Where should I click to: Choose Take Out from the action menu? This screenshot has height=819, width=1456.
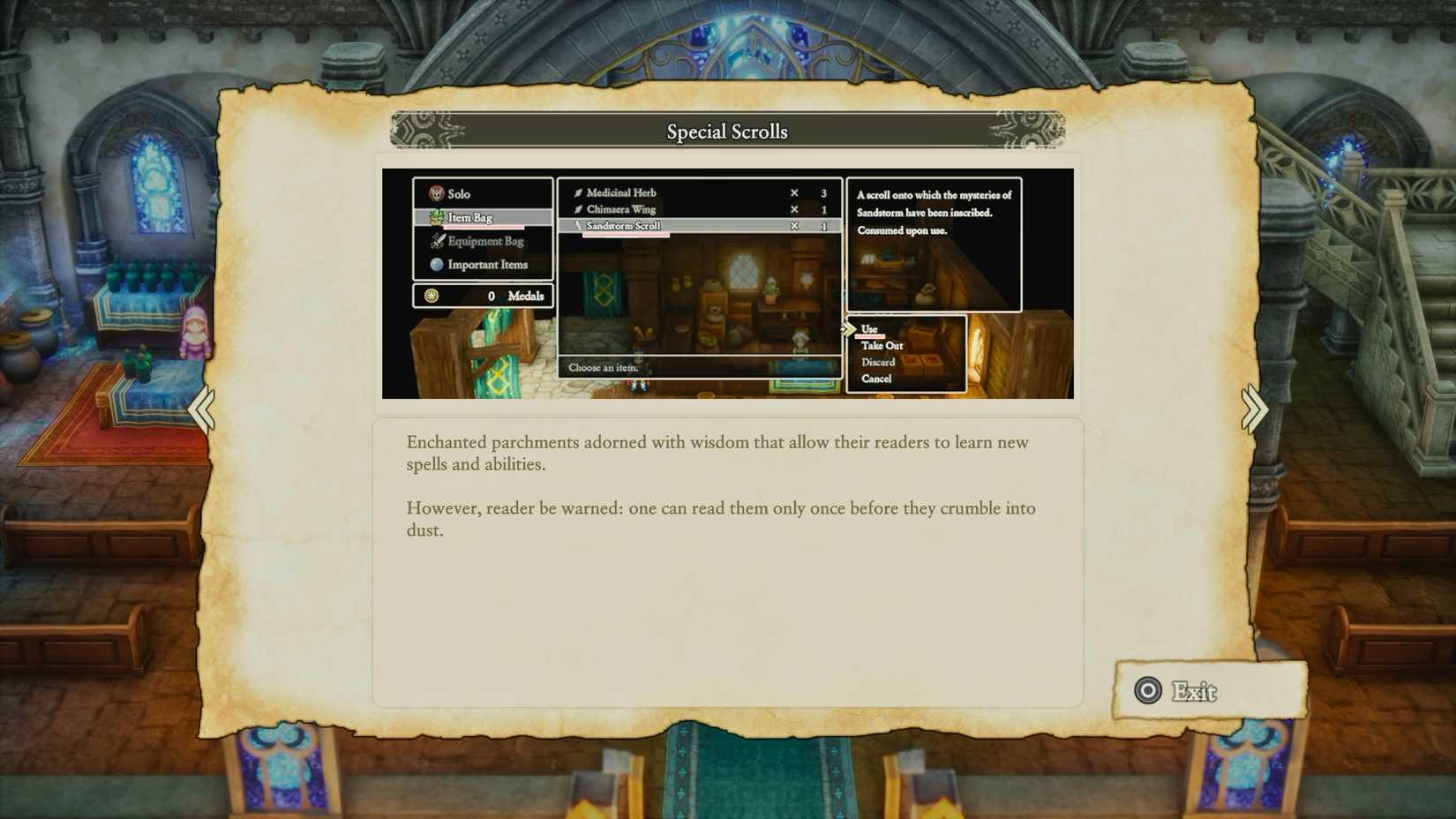click(x=881, y=345)
